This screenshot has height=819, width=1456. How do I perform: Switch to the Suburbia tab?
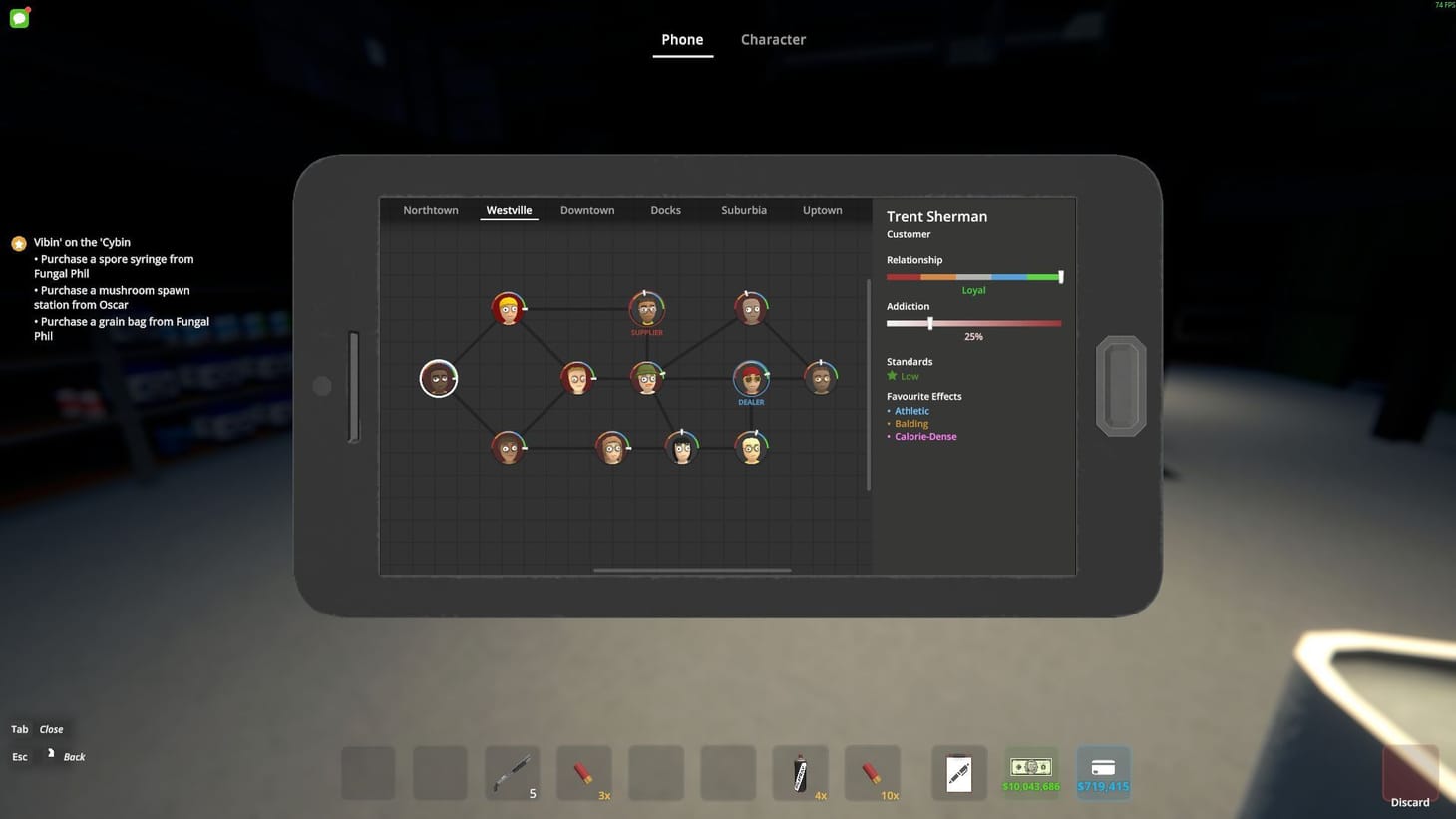(743, 210)
